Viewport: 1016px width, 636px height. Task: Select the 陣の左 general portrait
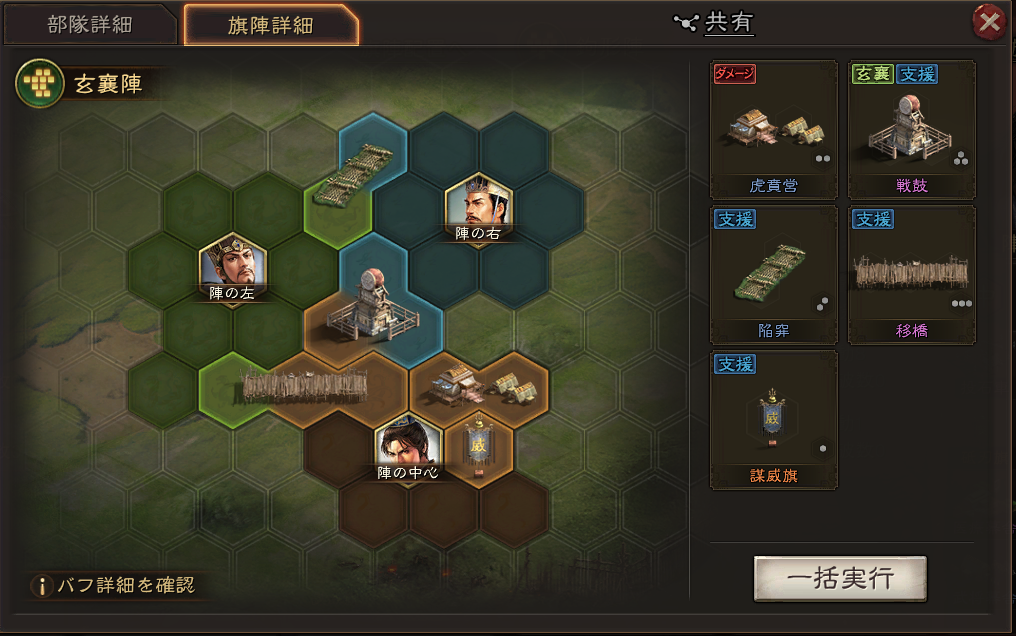233,264
